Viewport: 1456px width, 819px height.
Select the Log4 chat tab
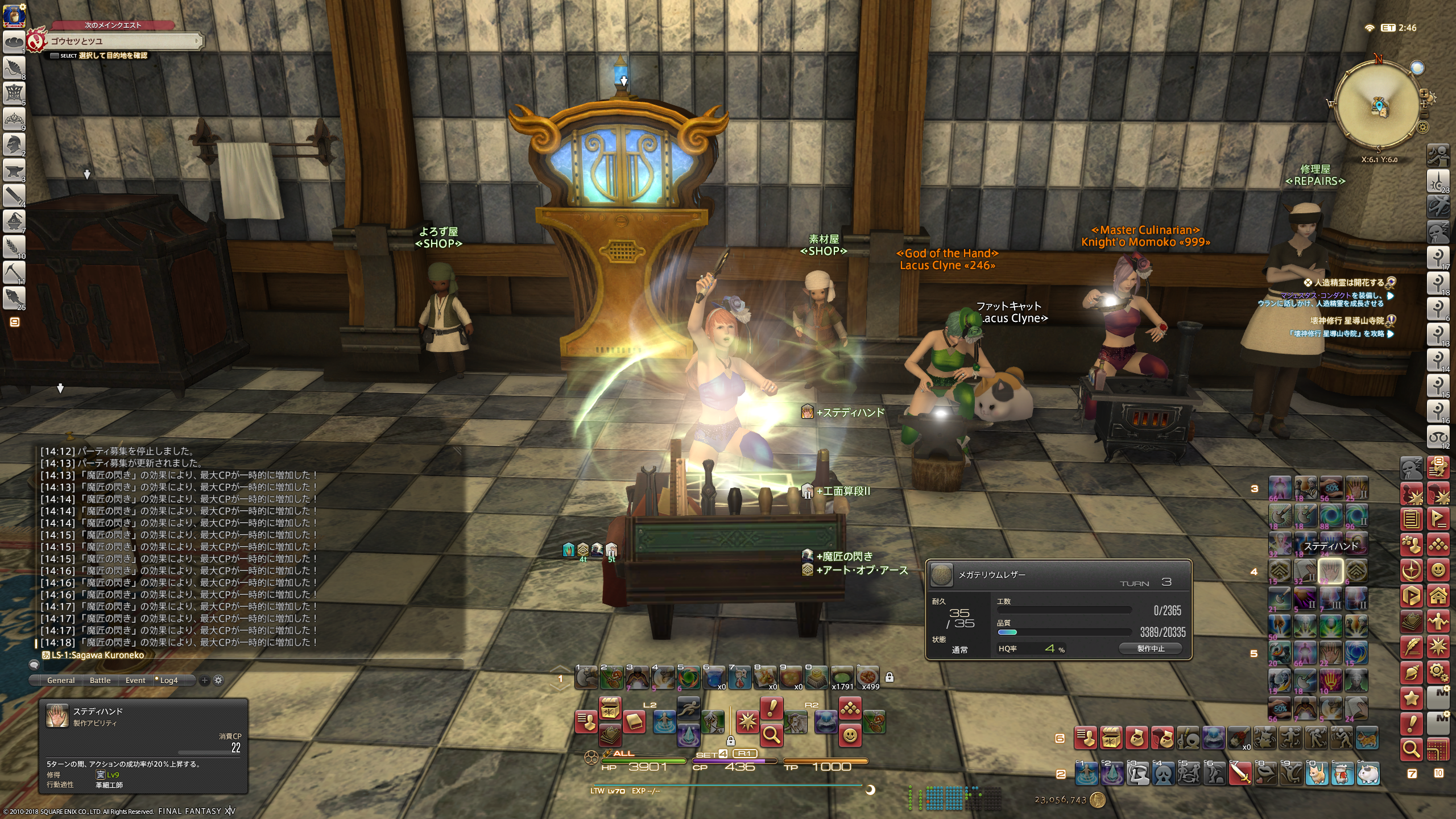168,680
